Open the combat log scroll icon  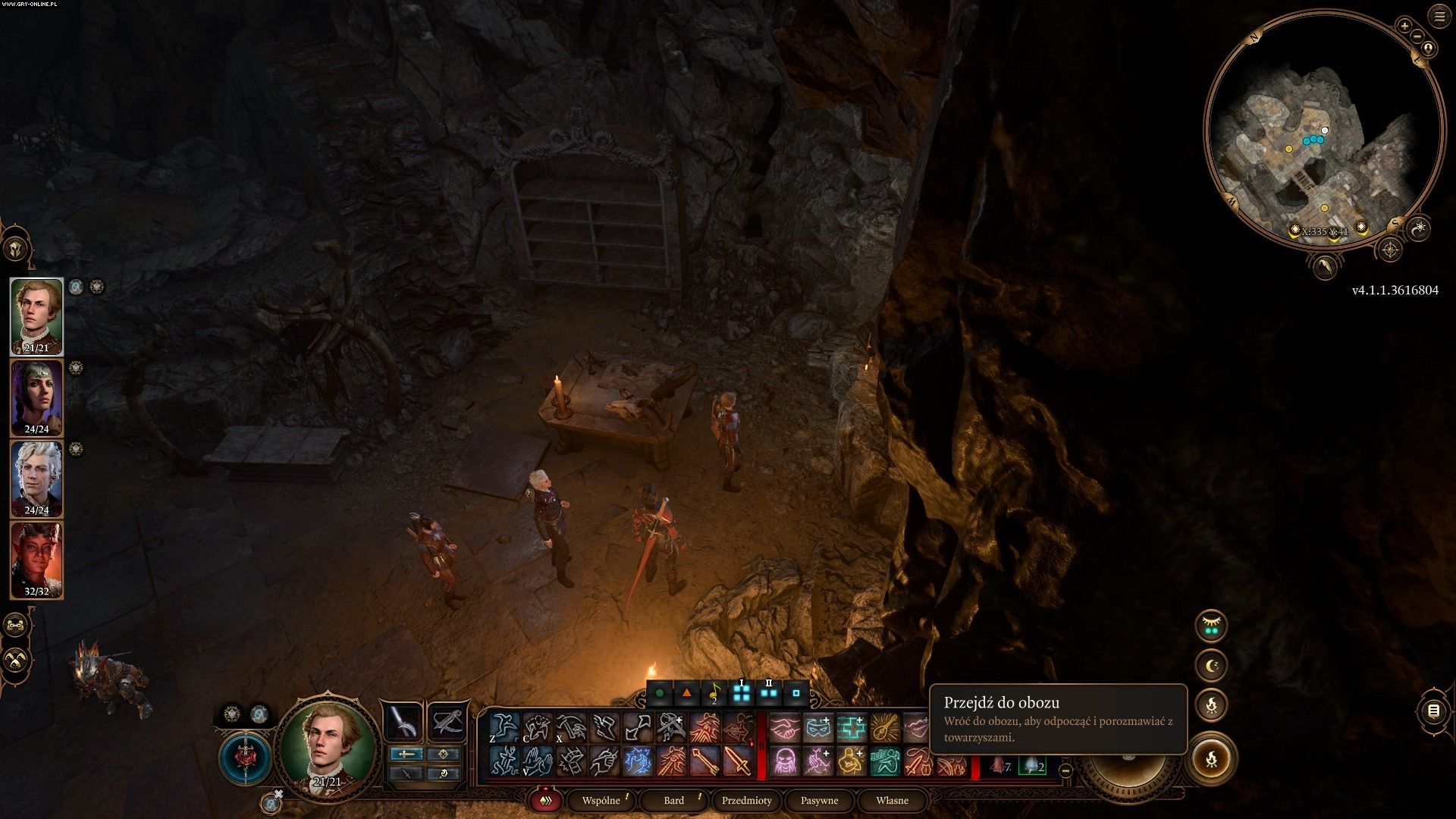tap(1433, 711)
